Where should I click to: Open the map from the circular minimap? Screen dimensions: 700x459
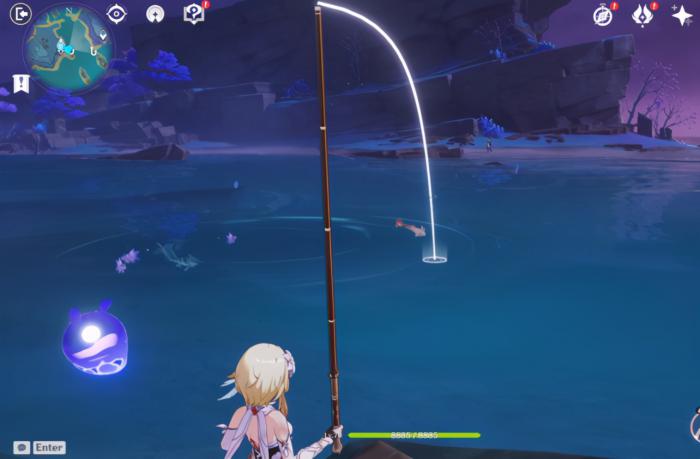[x=69, y=47]
